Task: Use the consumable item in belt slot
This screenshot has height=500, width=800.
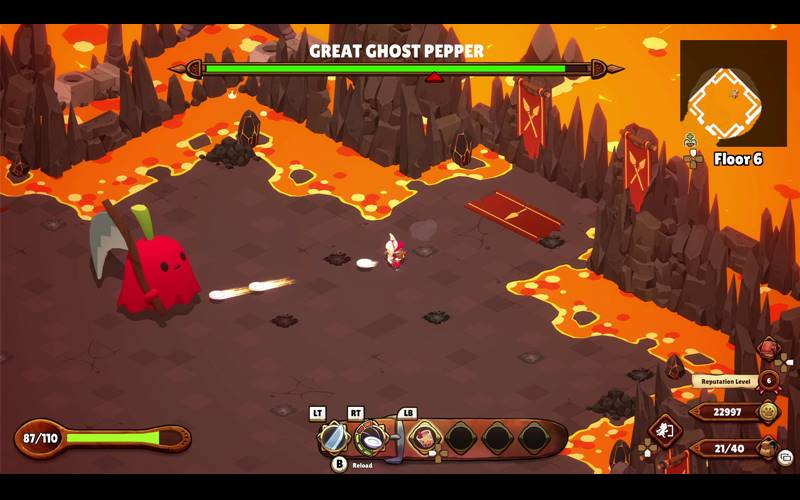Action: [x=424, y=437]
